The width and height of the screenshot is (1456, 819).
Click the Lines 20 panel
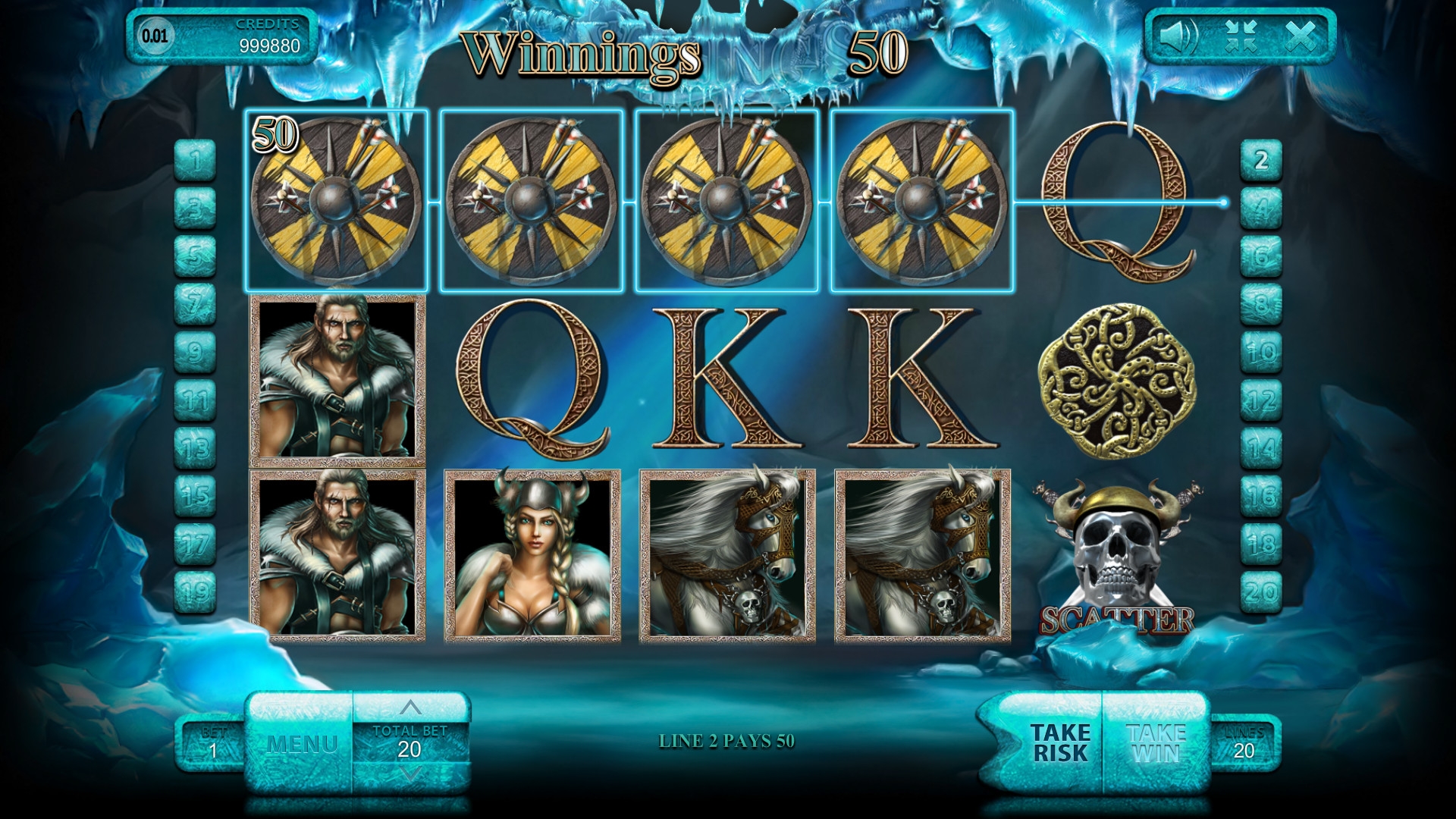pos(1244,743)
